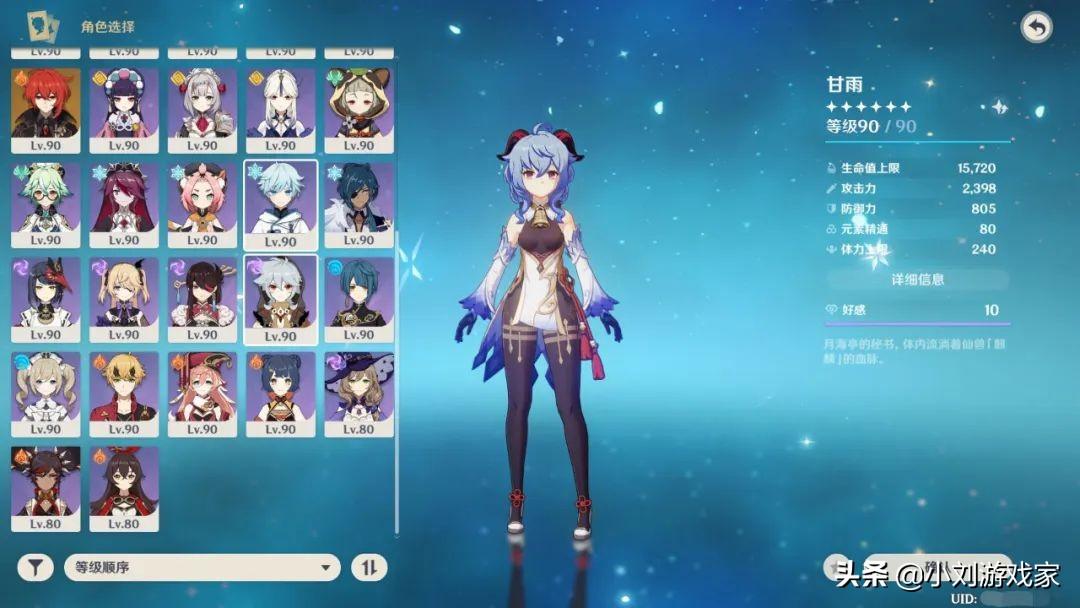Image resolution: width=1080 pixels, height=608 pixels.
Task: Select Yanfei with pink hair and red hat
Action: coord(202,393)
